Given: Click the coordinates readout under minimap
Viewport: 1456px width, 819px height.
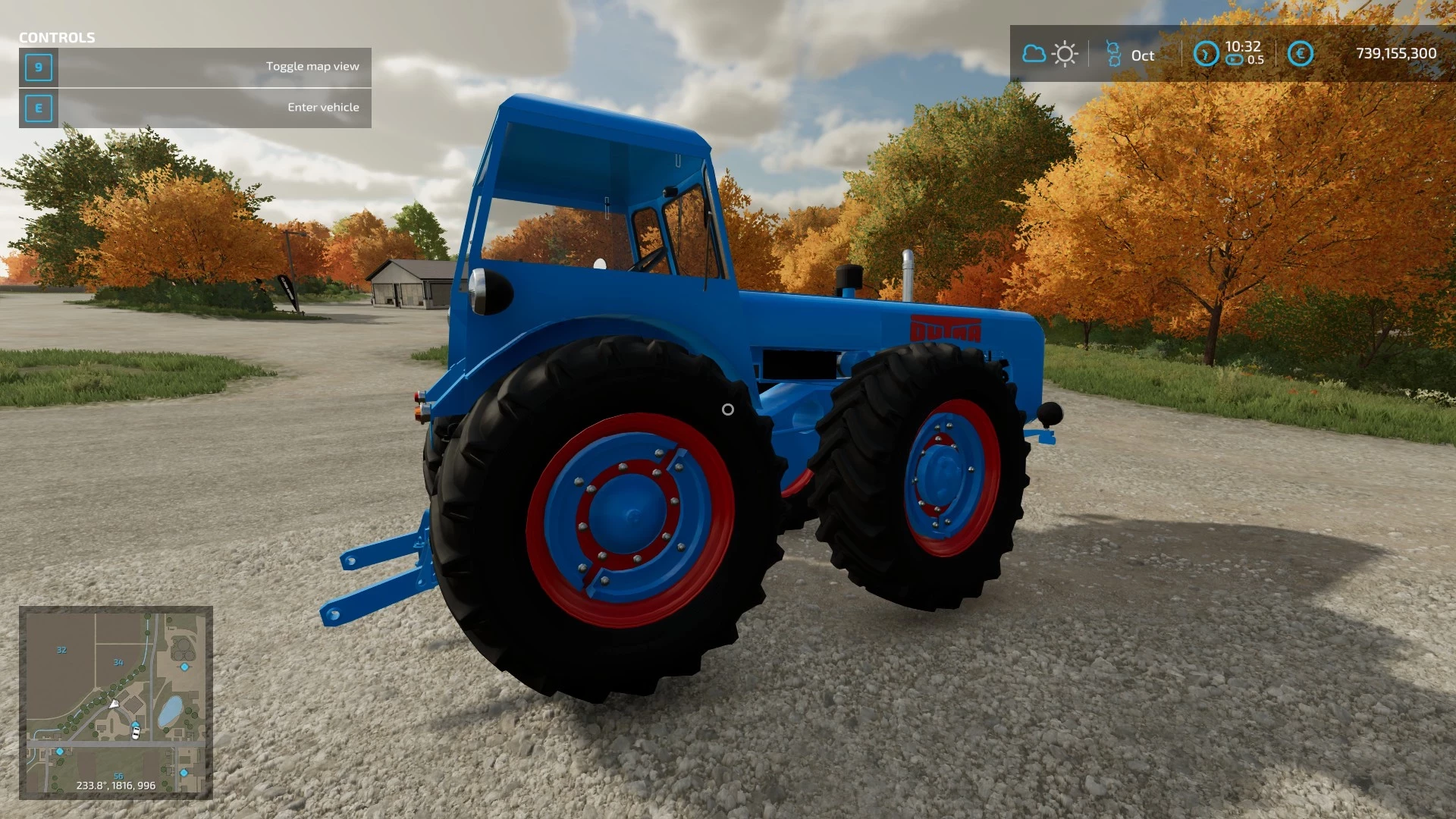Looking at the screenshot, I should (118, 786).
